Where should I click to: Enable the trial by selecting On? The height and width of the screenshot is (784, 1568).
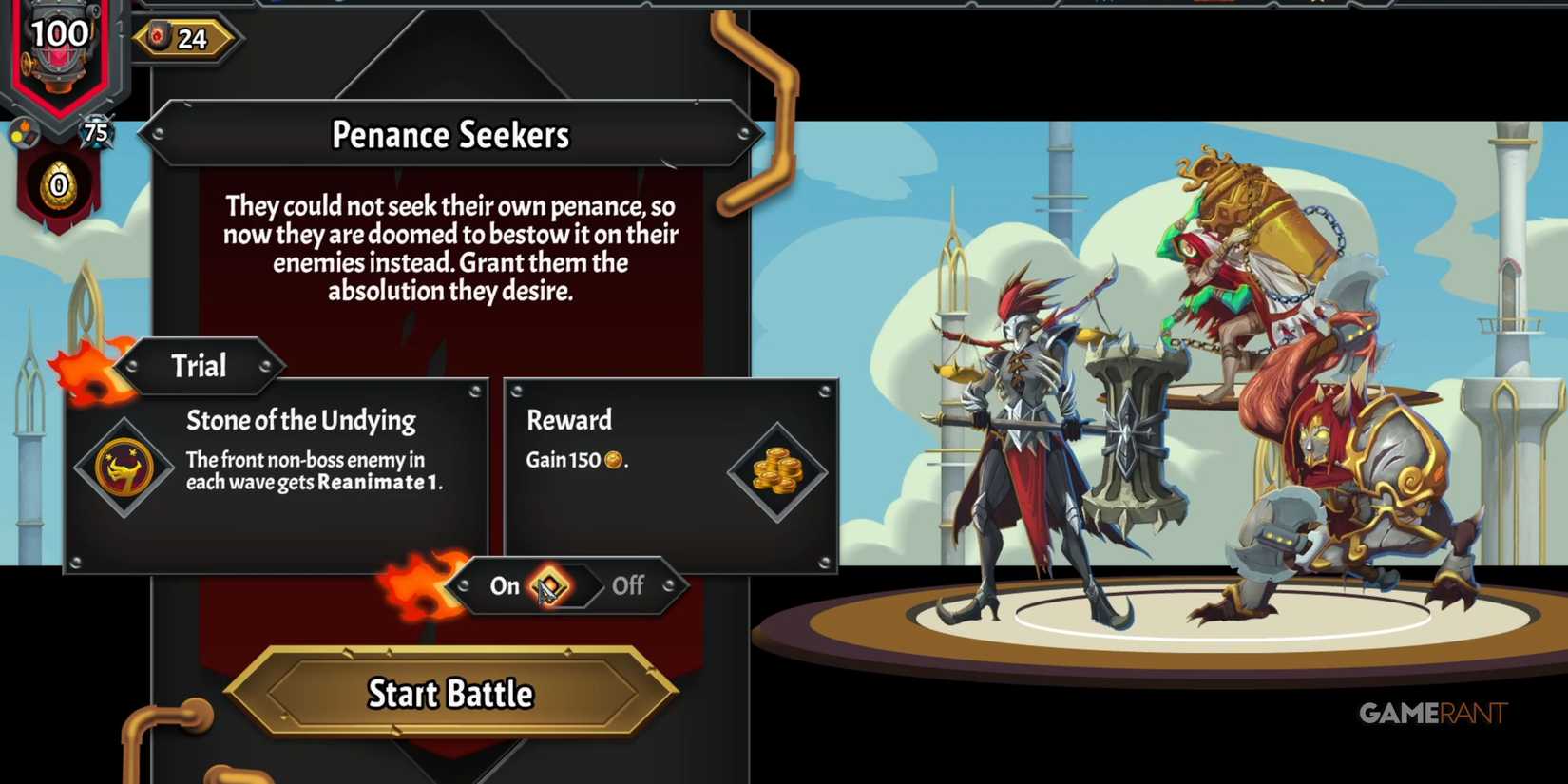[x=504, y=586]
